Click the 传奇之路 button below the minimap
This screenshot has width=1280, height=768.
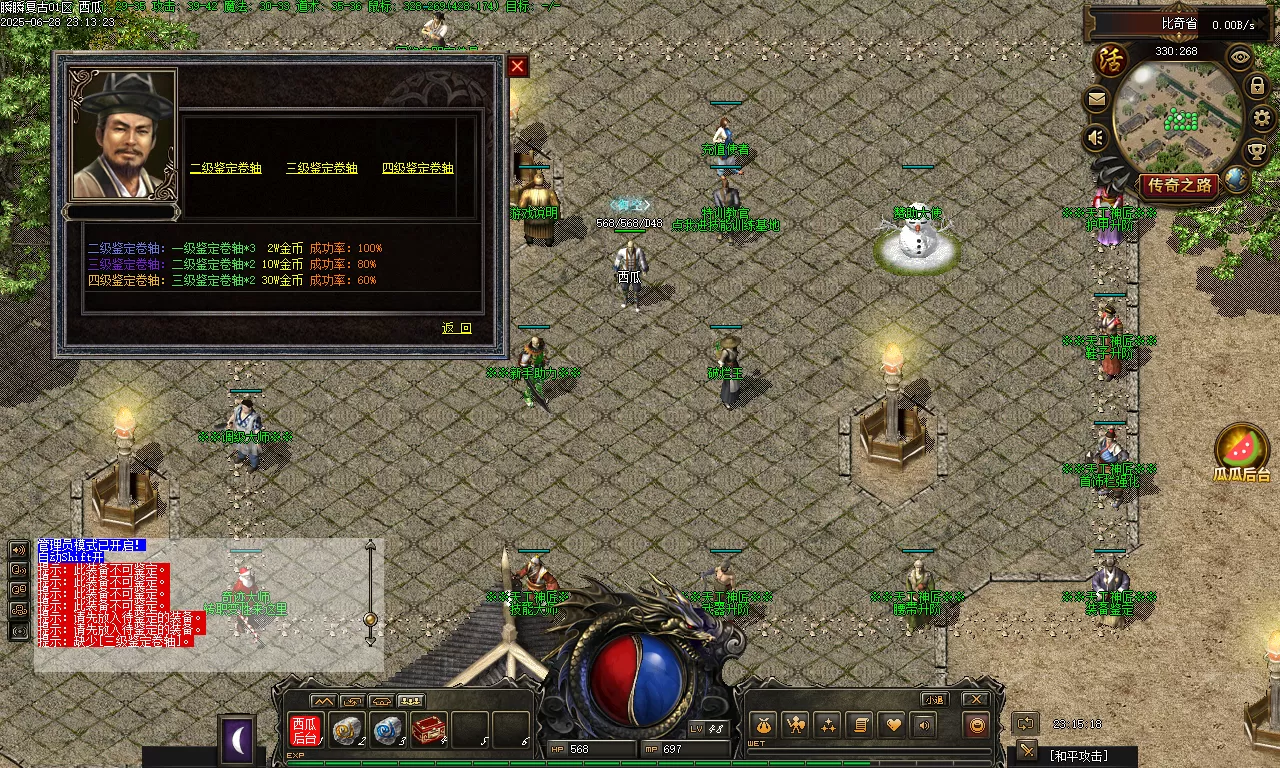pyautogui.click(x=1178, y=185)
